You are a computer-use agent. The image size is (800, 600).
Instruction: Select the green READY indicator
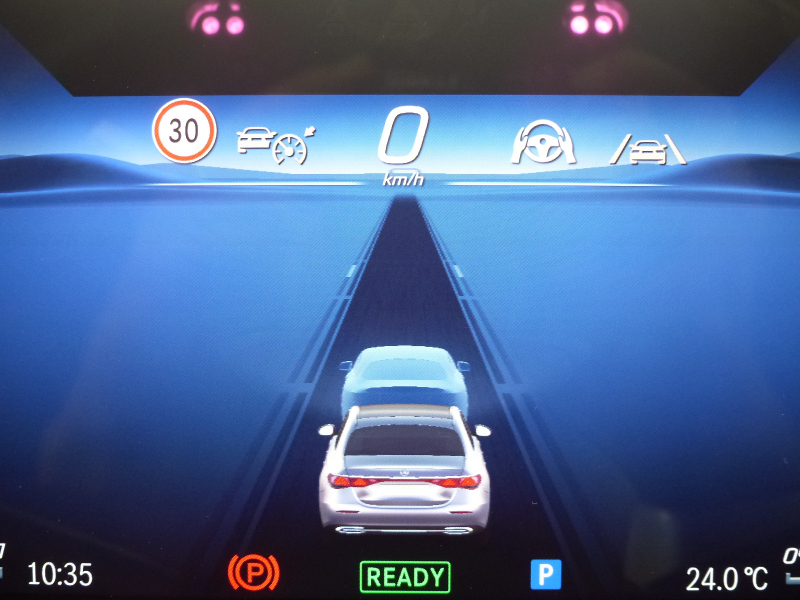point(405,576)
